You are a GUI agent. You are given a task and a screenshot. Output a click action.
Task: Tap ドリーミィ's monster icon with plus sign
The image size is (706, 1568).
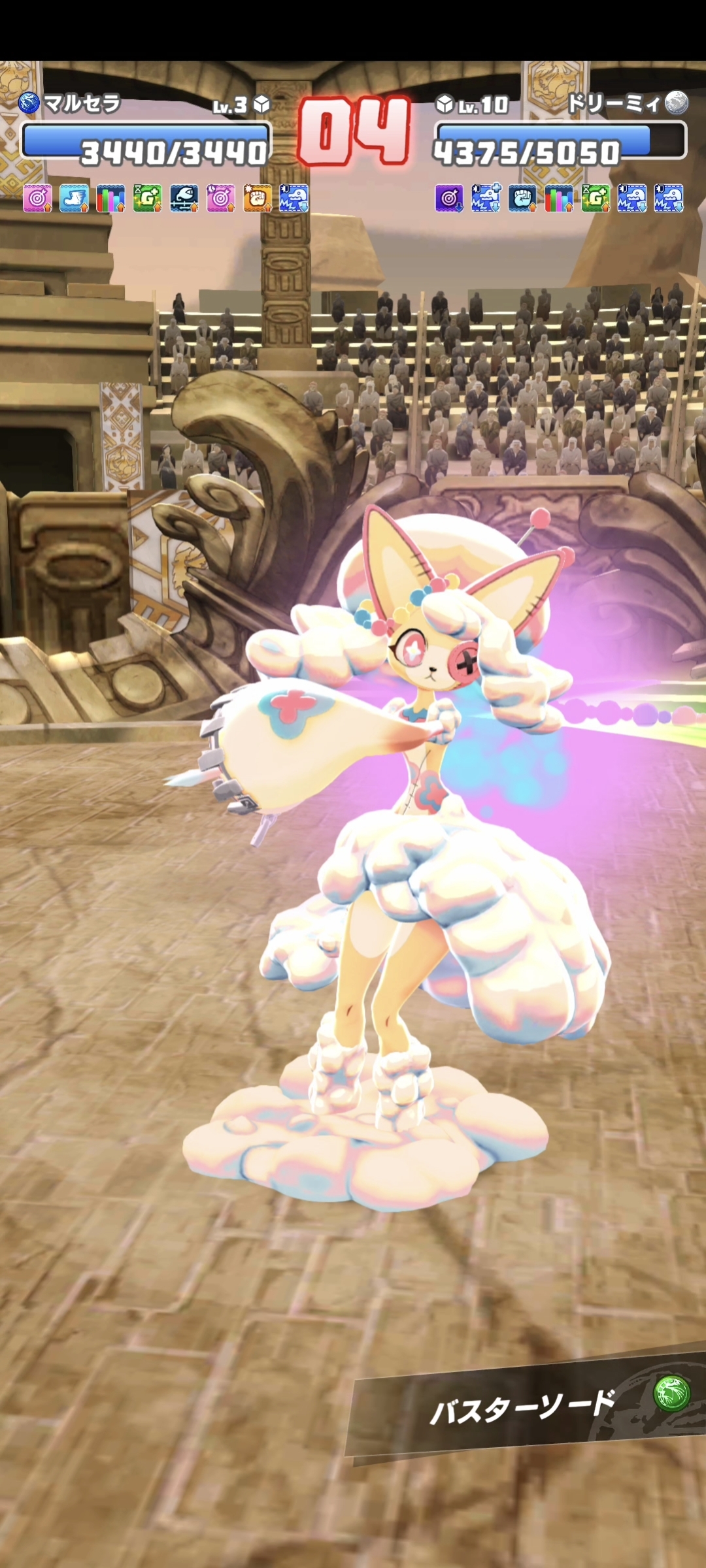click(486, 198)
